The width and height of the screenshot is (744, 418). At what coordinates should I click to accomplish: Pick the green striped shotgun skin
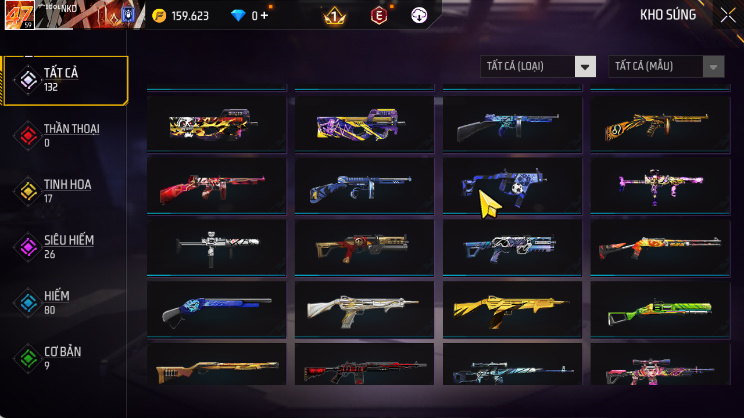click(660, 312)
